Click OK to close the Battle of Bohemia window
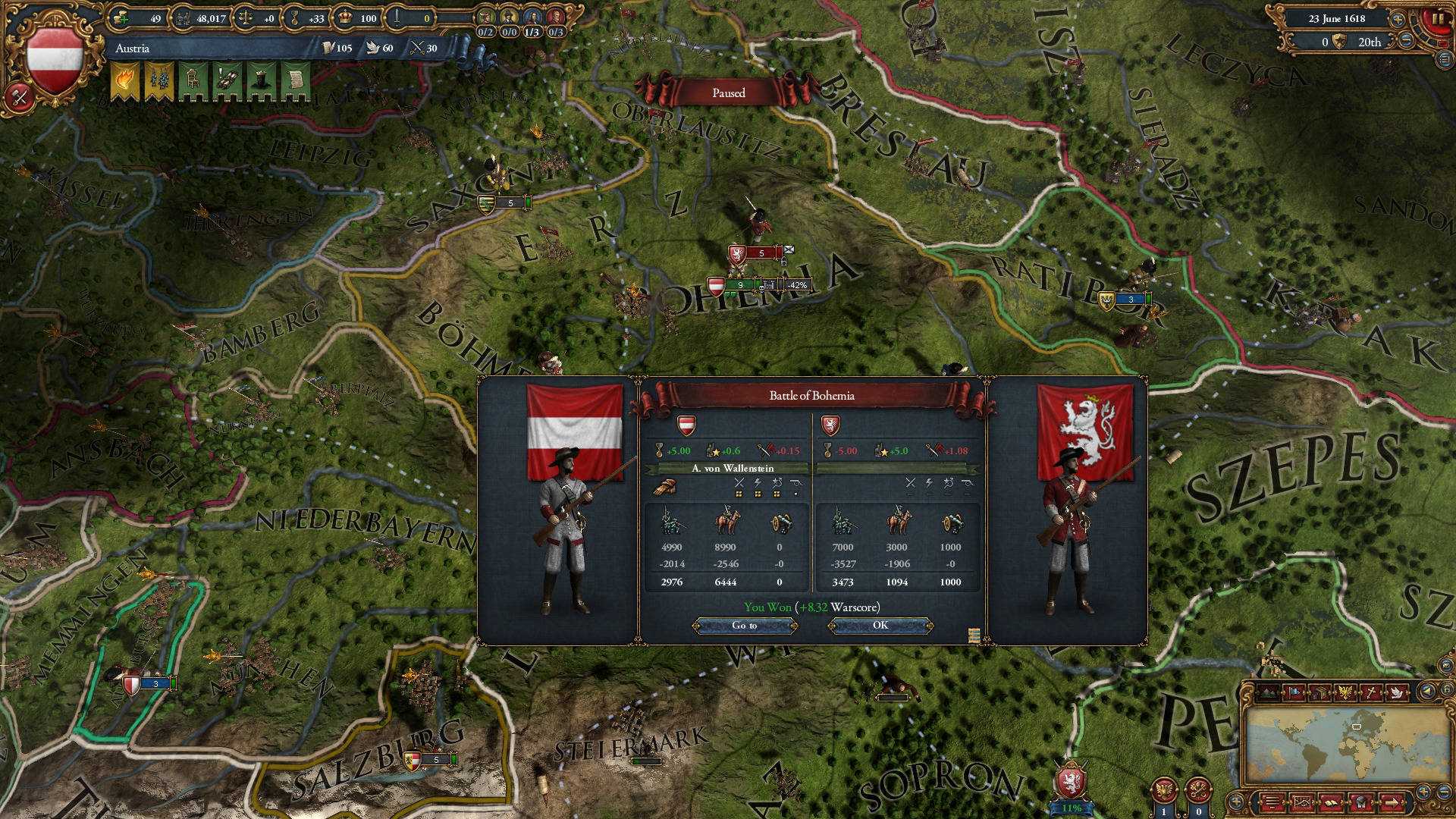Screen dimensions: 1456x819 click(x=880, y=626)
